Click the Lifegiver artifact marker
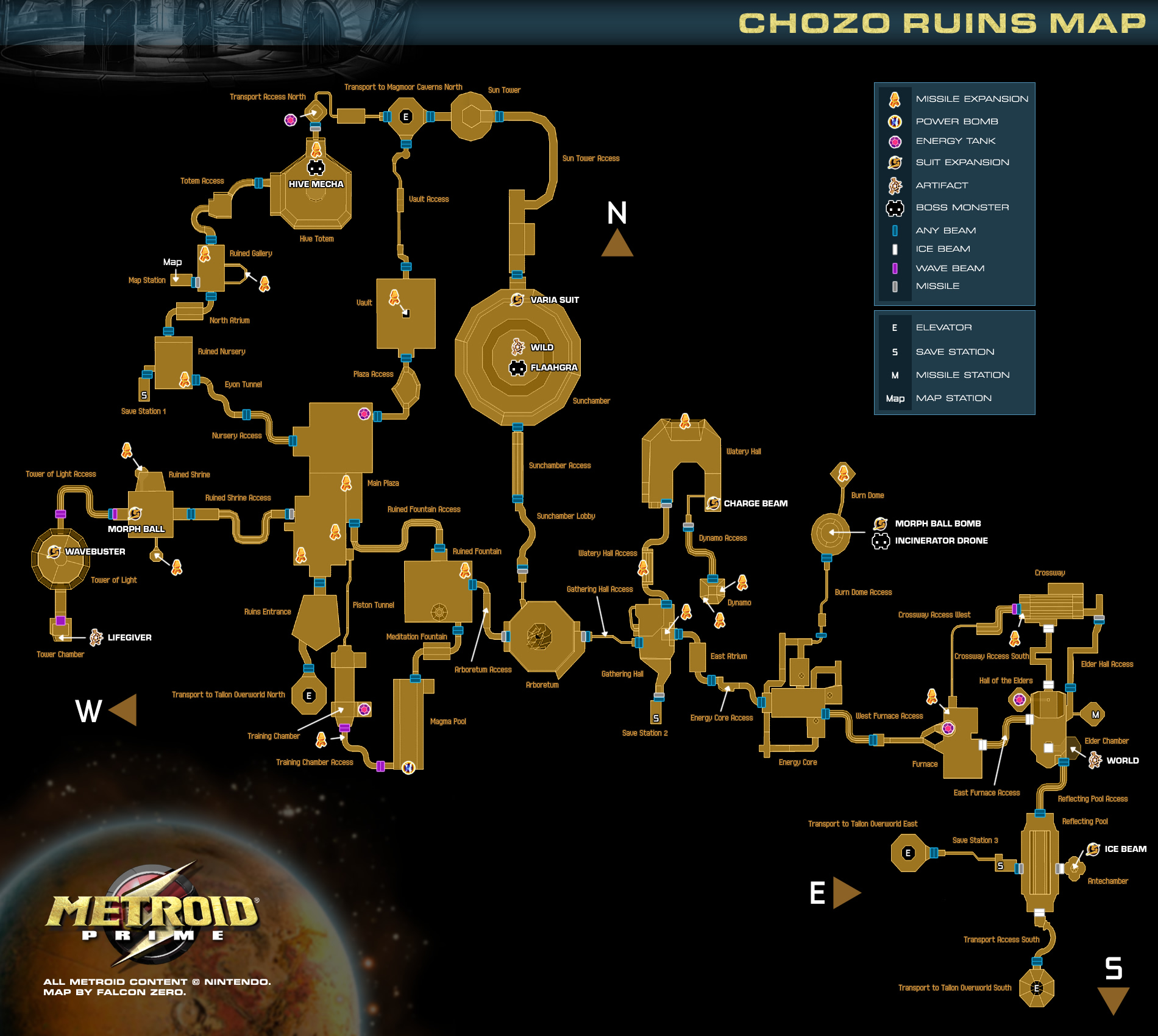This screenshot has height=1036, width=1158. click(x=96, y=637)
